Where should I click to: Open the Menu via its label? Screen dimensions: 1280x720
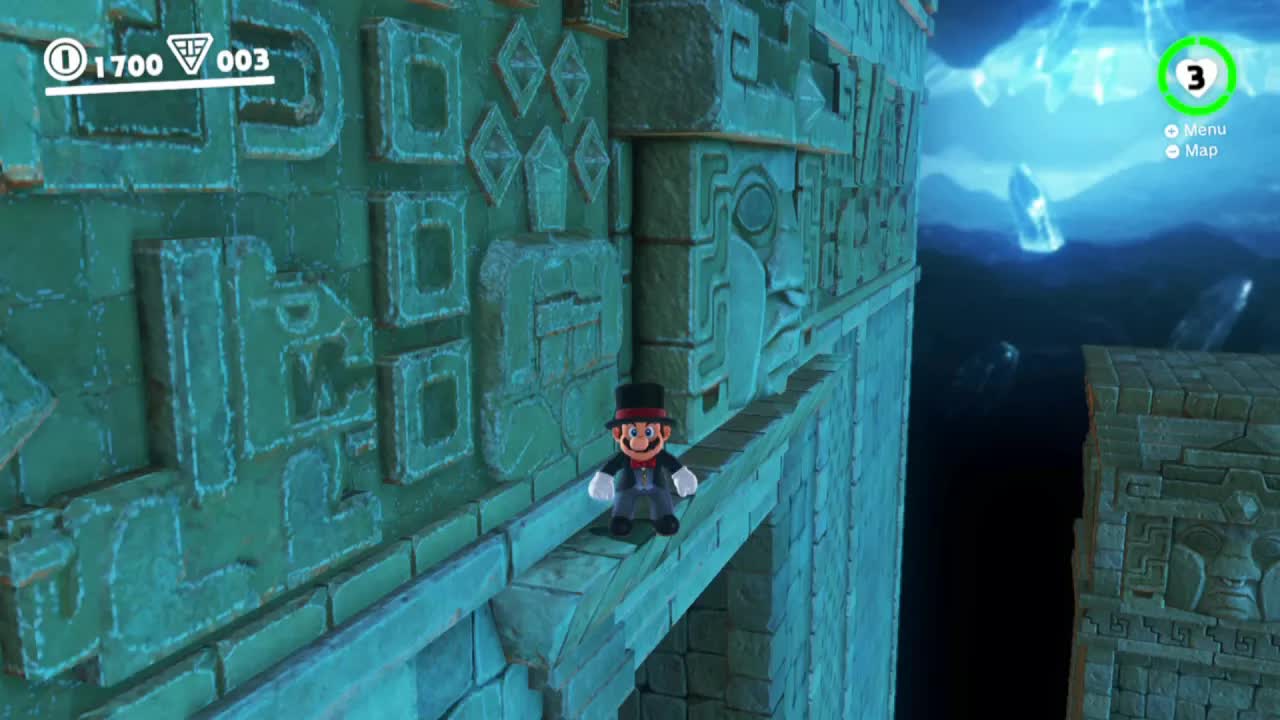point(1205,129)
